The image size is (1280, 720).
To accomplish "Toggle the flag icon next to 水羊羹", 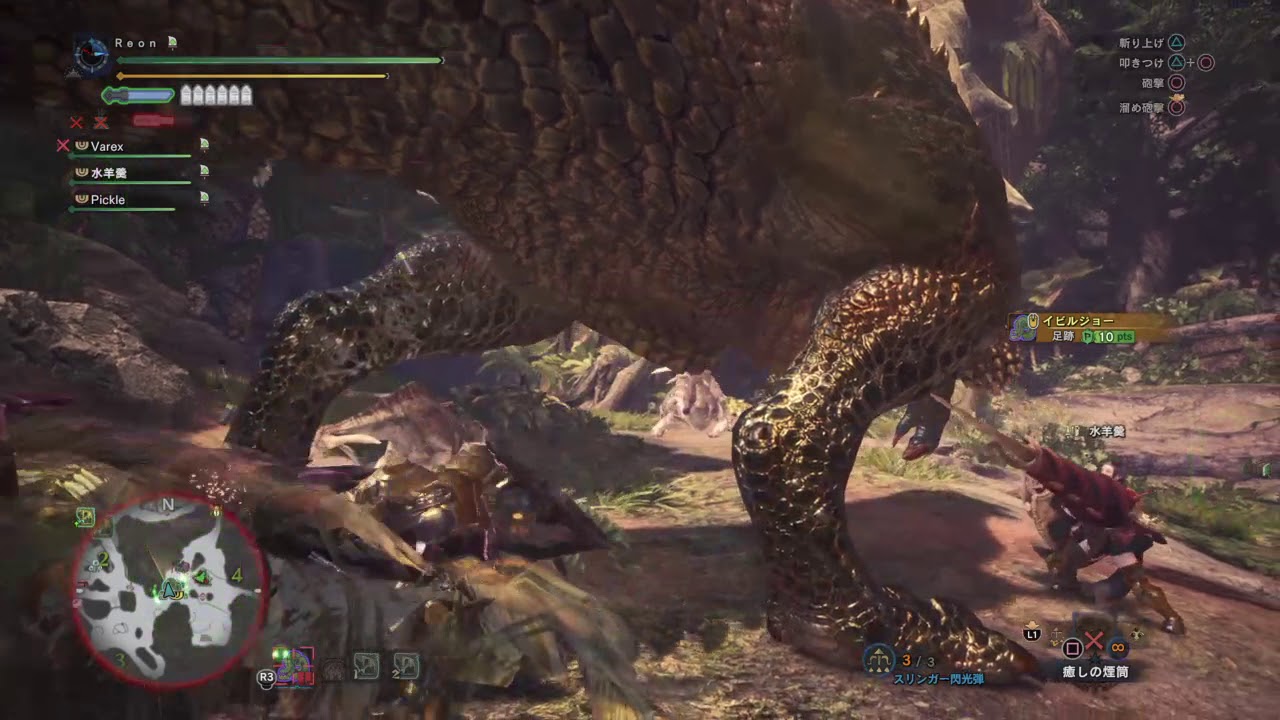I will (204, 171).
